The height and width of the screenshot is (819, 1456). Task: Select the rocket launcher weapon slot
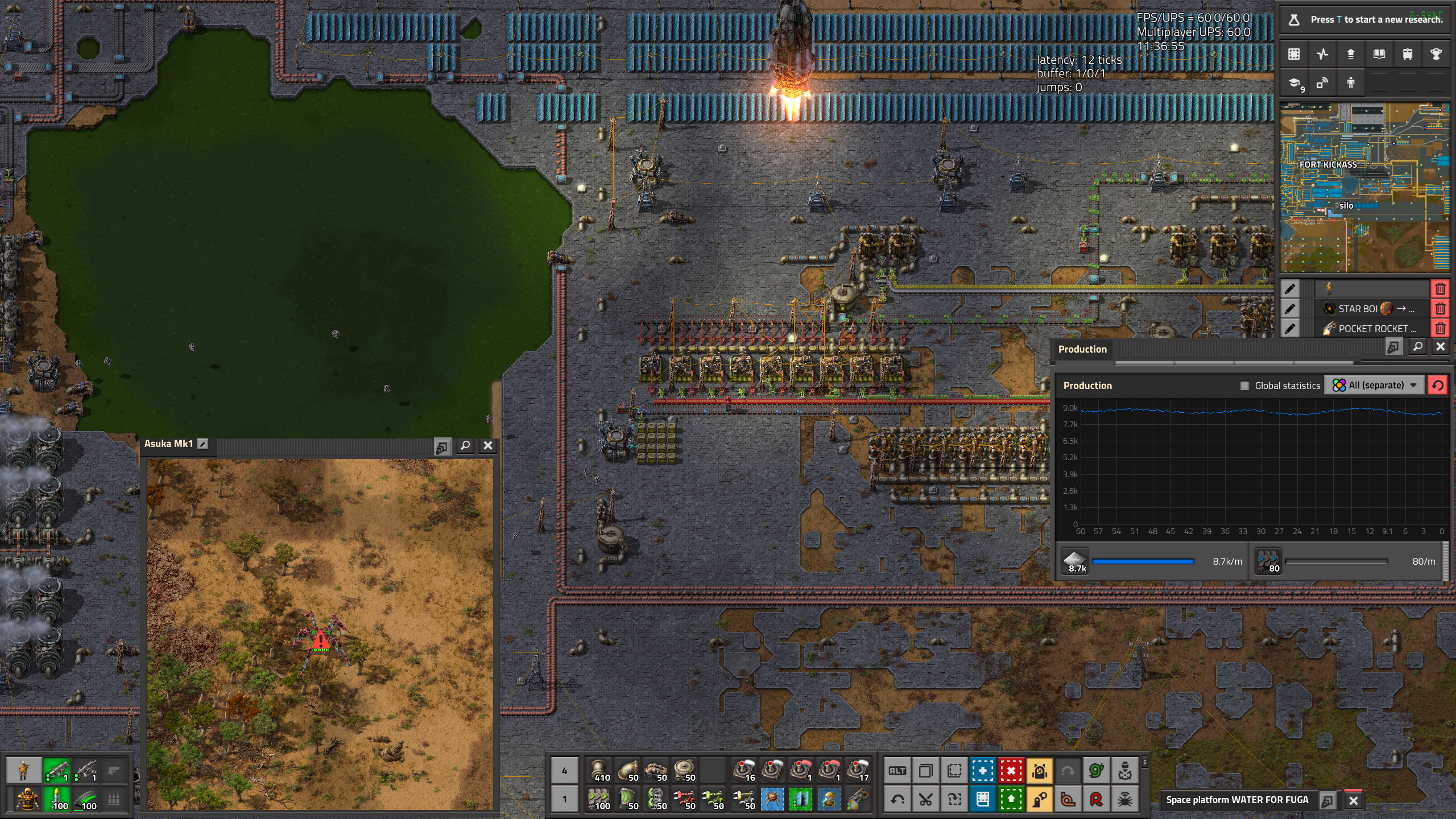[56, 771]
